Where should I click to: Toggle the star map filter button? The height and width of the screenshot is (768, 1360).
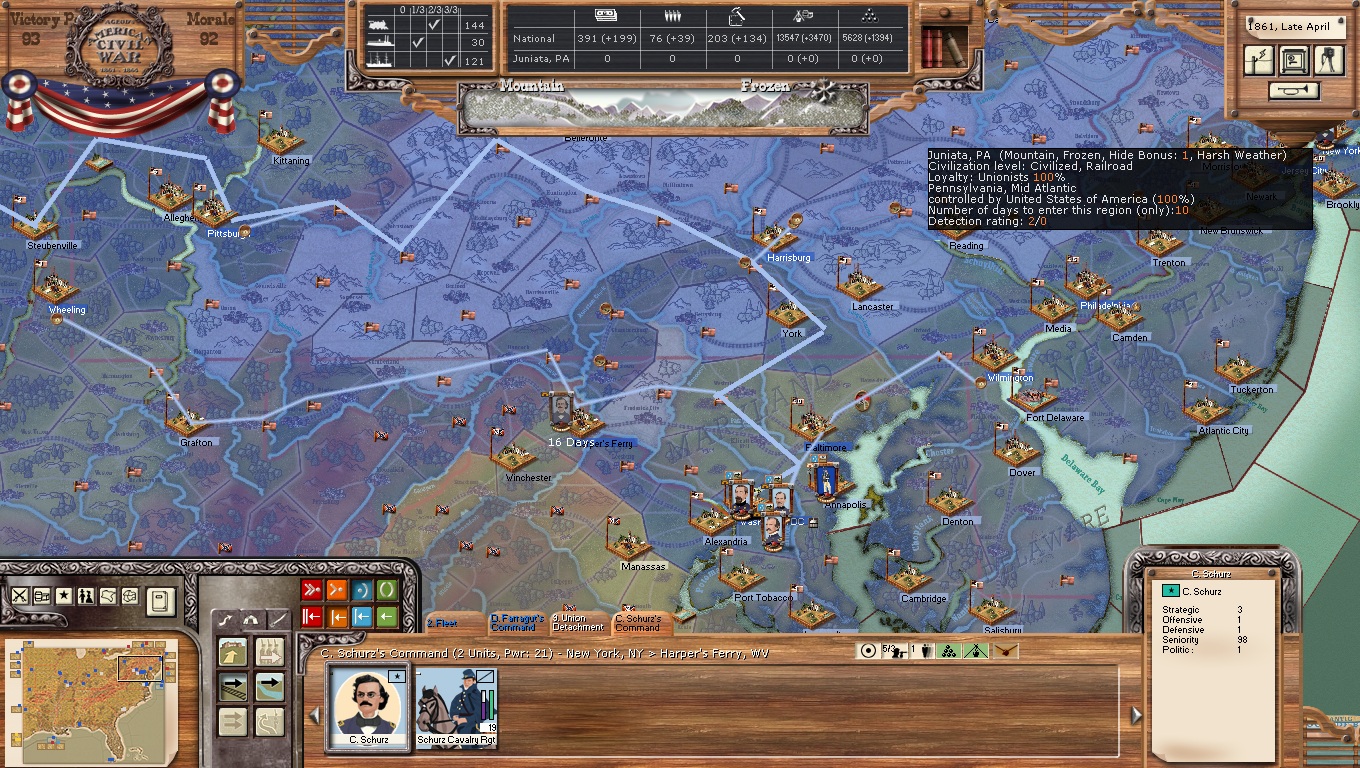(x=64, y=596)
